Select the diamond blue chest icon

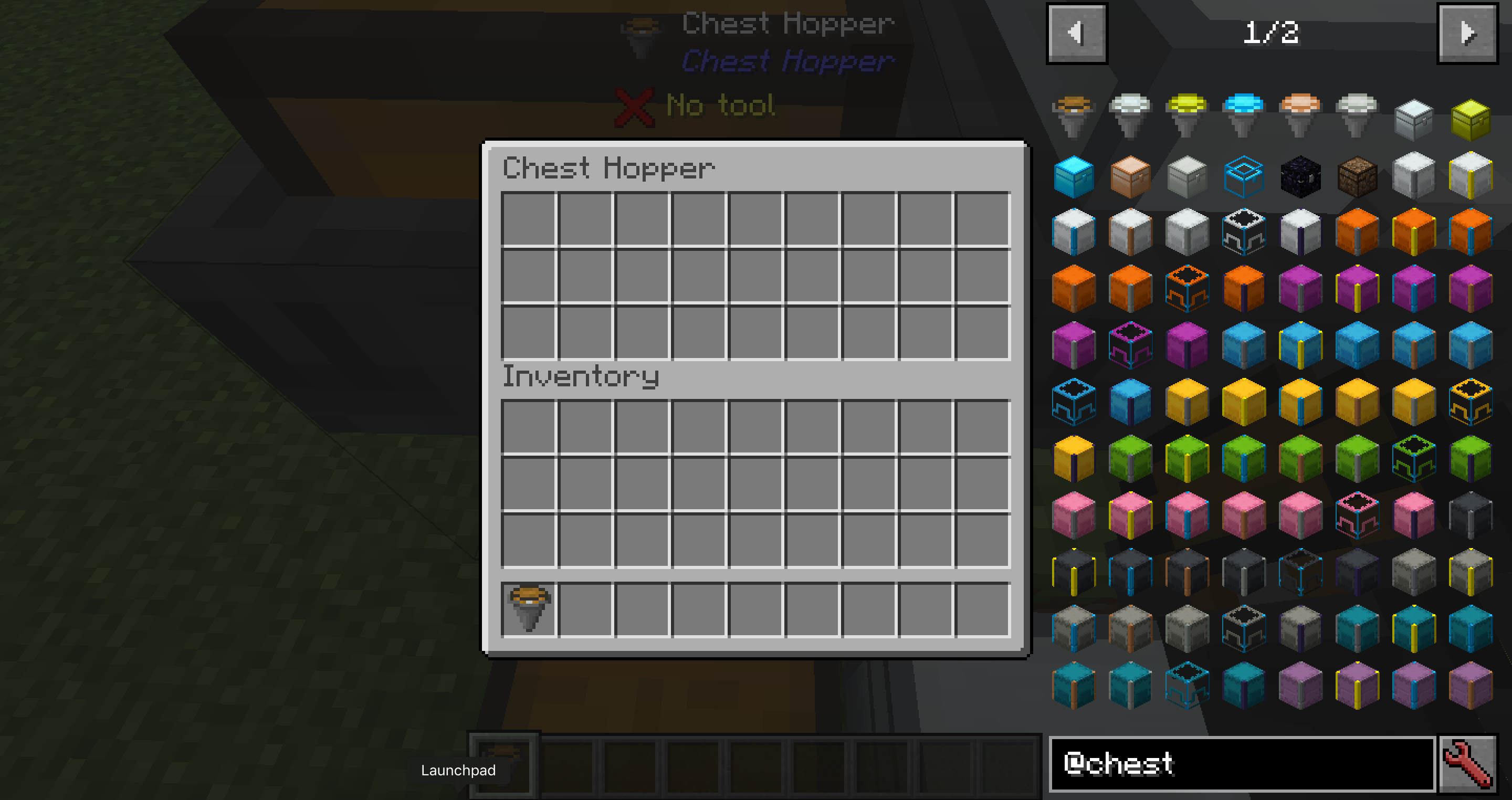pyautogui.click(x=1074, y=175)
